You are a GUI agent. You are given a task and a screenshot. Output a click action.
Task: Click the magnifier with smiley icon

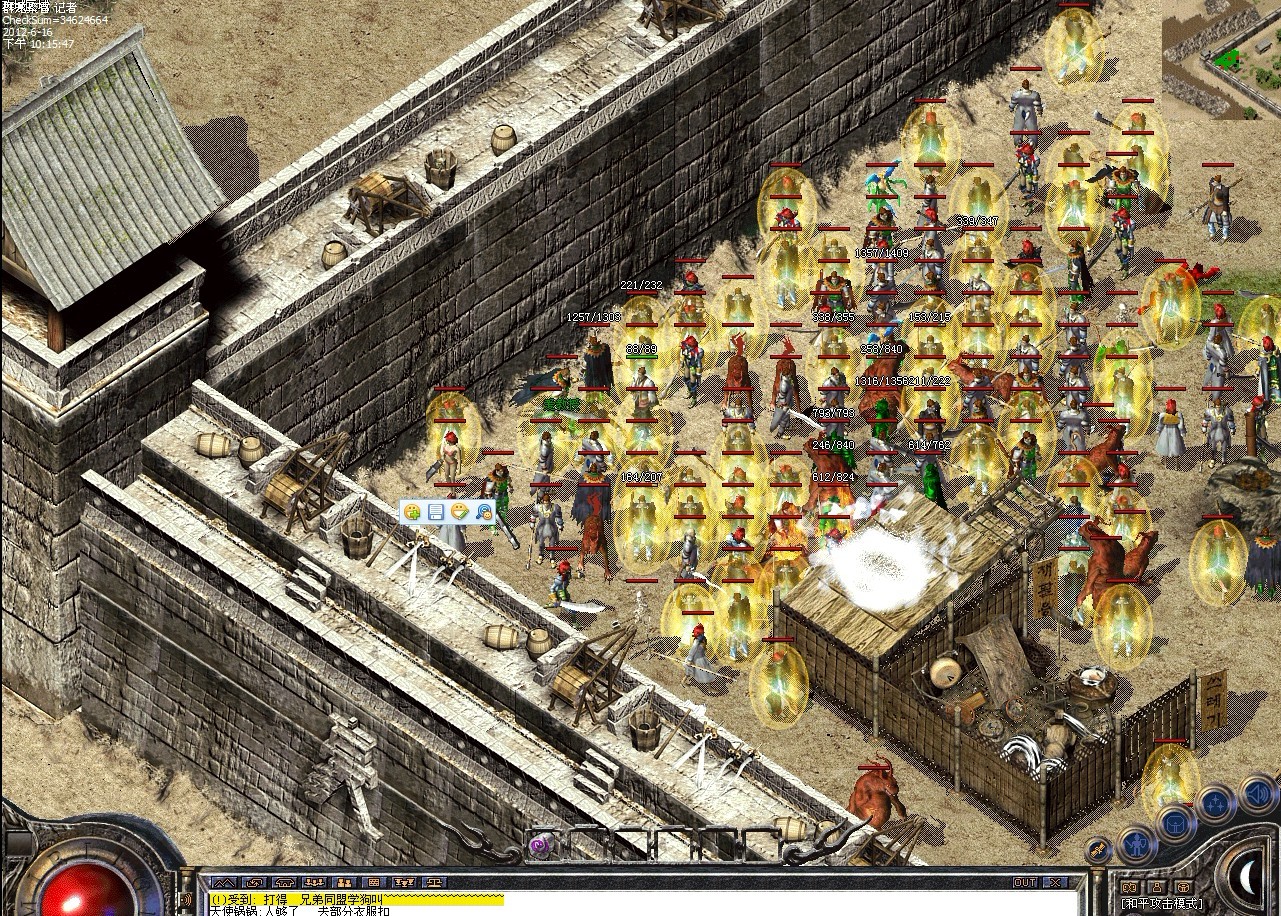click(x=484, y=512)
